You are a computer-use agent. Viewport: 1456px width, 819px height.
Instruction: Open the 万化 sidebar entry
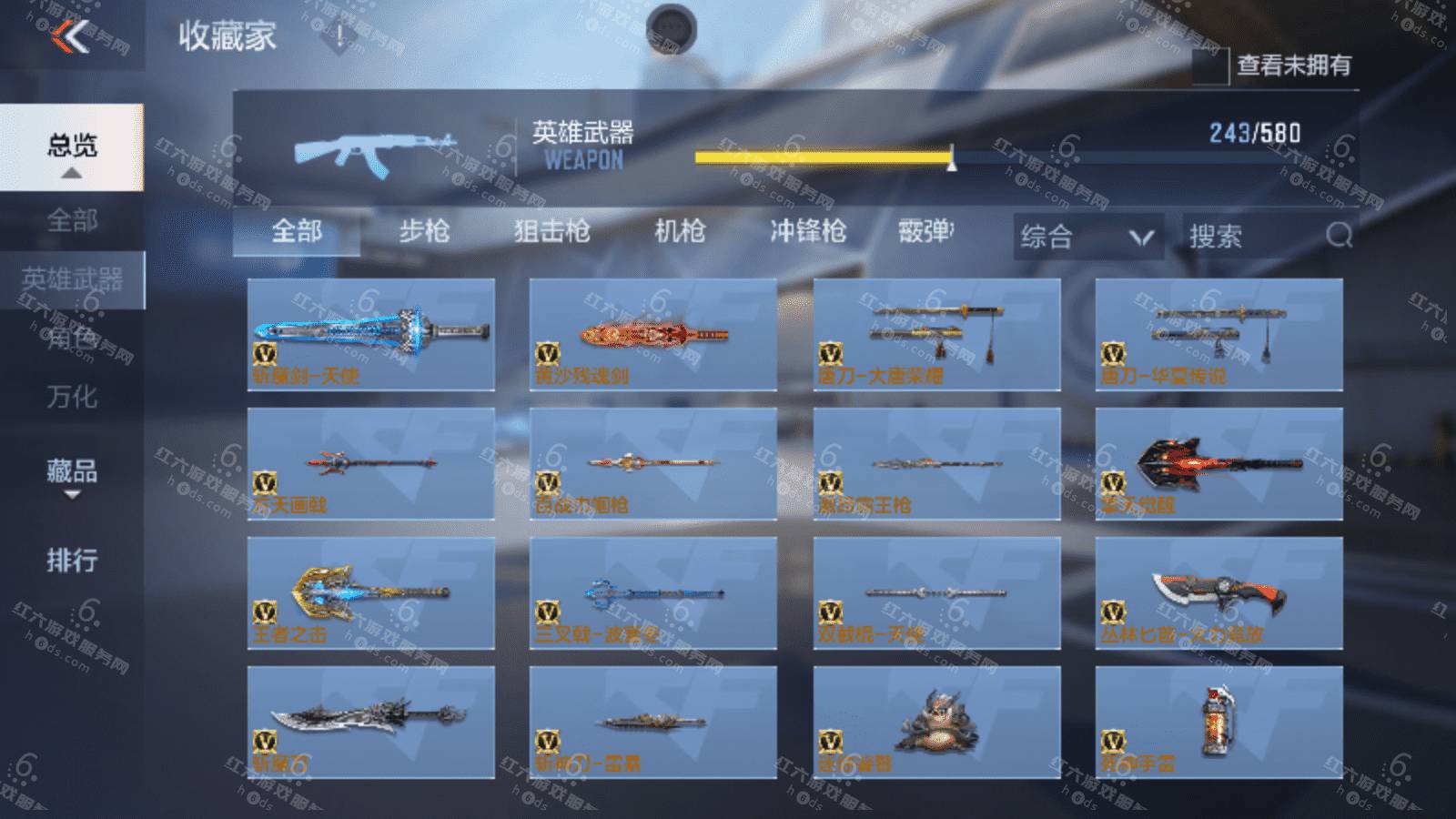pos(72,397)
